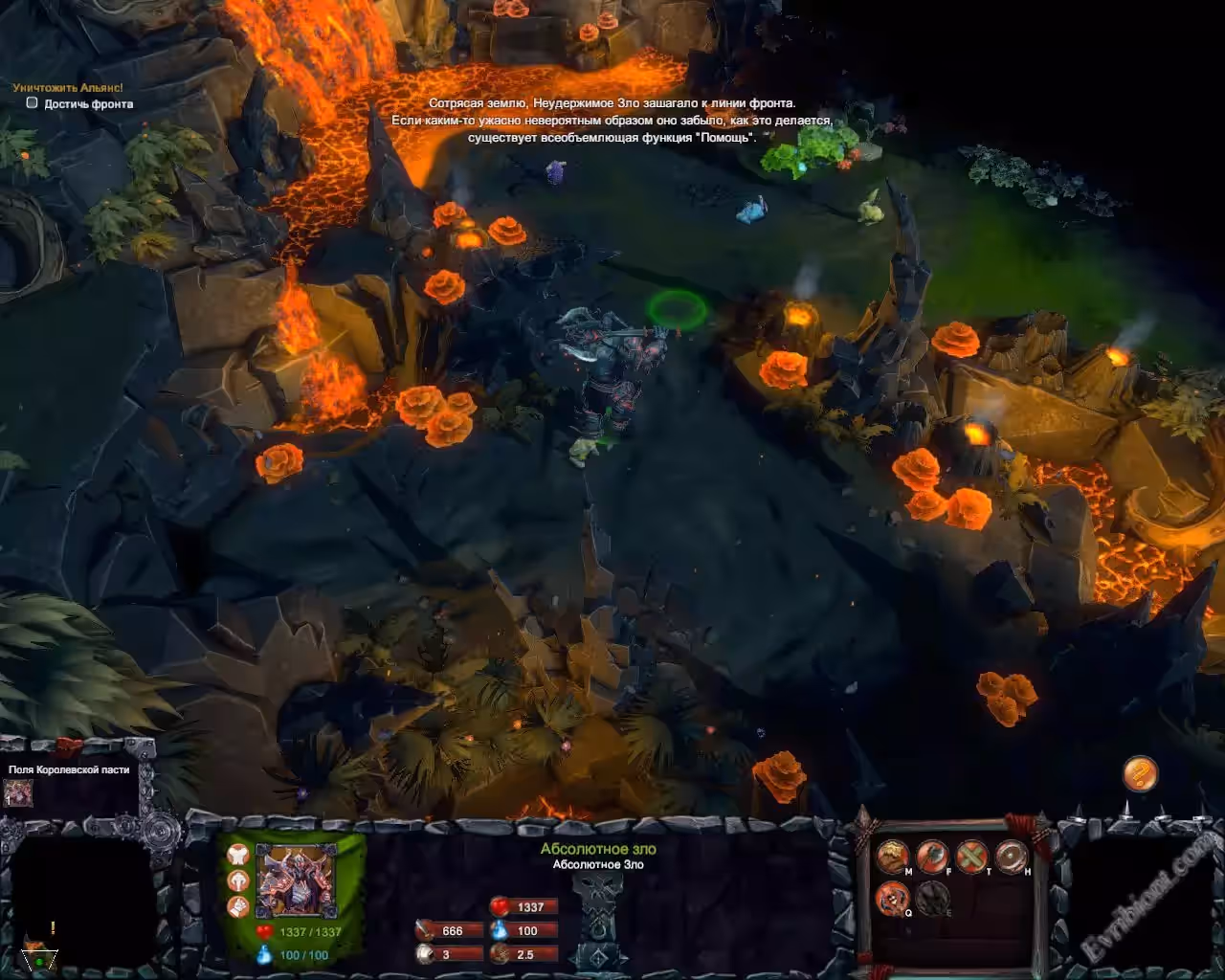Click the crossed-bones stop command icon
This screenshot has width=1225, height=980.
click(x=971, y=855)
